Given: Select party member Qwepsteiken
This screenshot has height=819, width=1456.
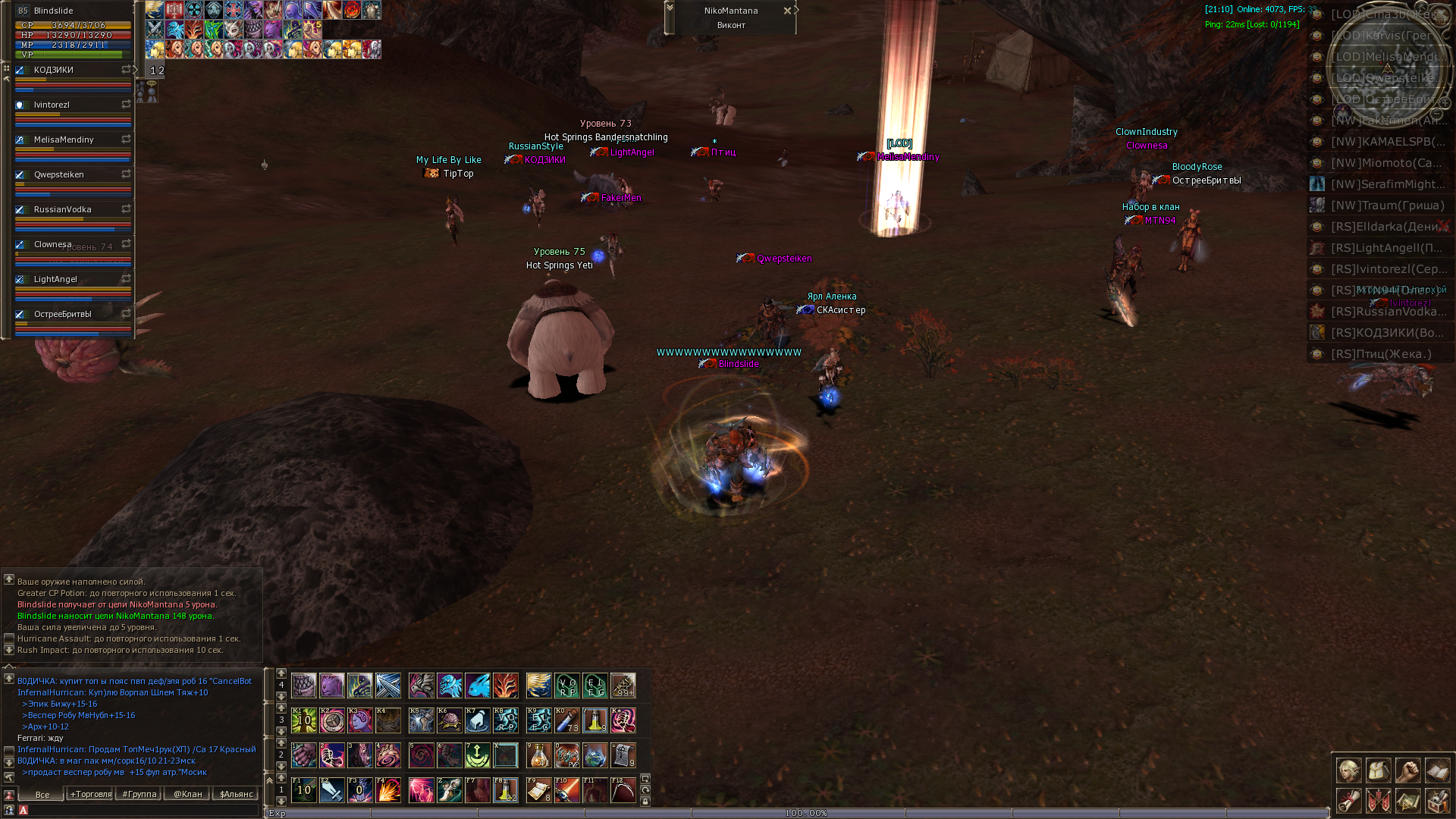Looking at the screenshot, I should pyautogui.click(x=59, y=174).
